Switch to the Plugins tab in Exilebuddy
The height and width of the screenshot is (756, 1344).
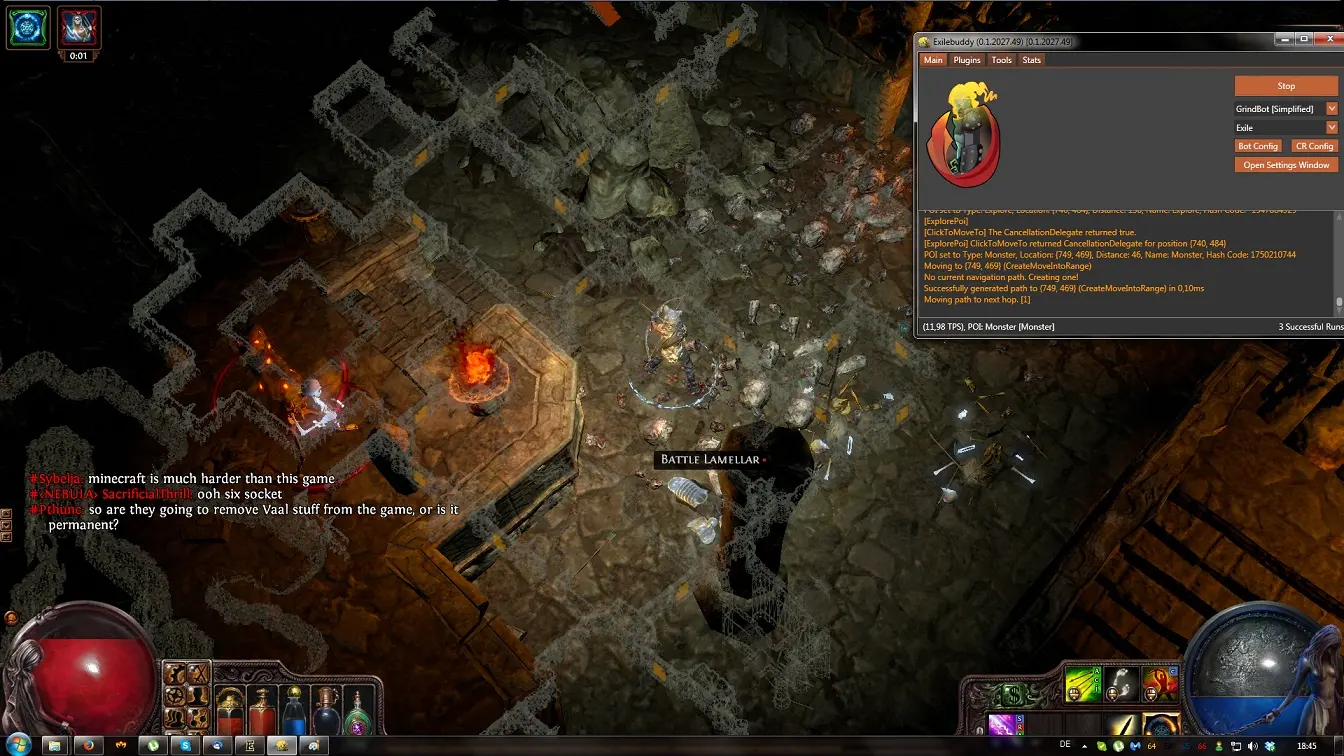[x=967, y=60]
